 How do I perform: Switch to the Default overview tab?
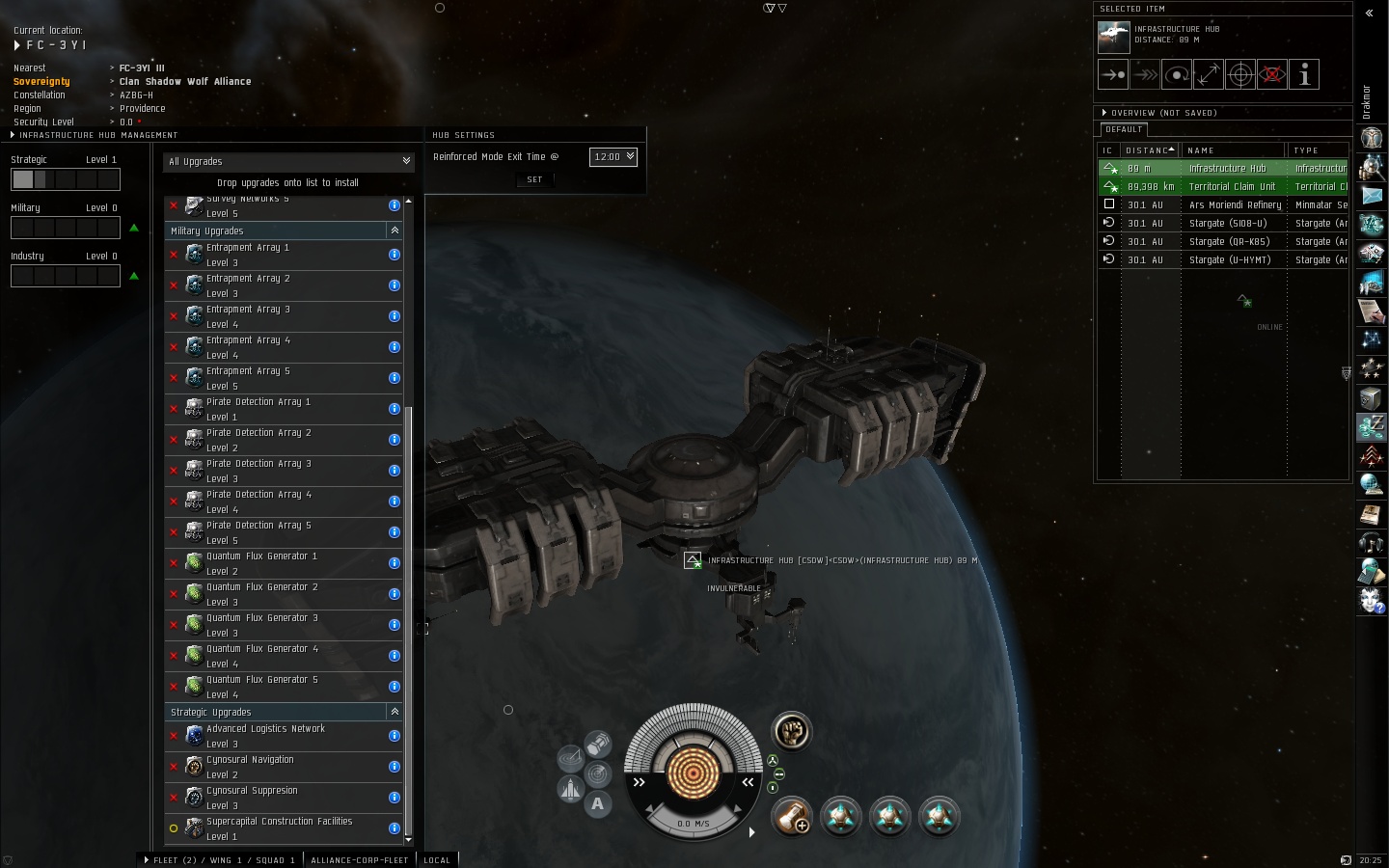1124,129
